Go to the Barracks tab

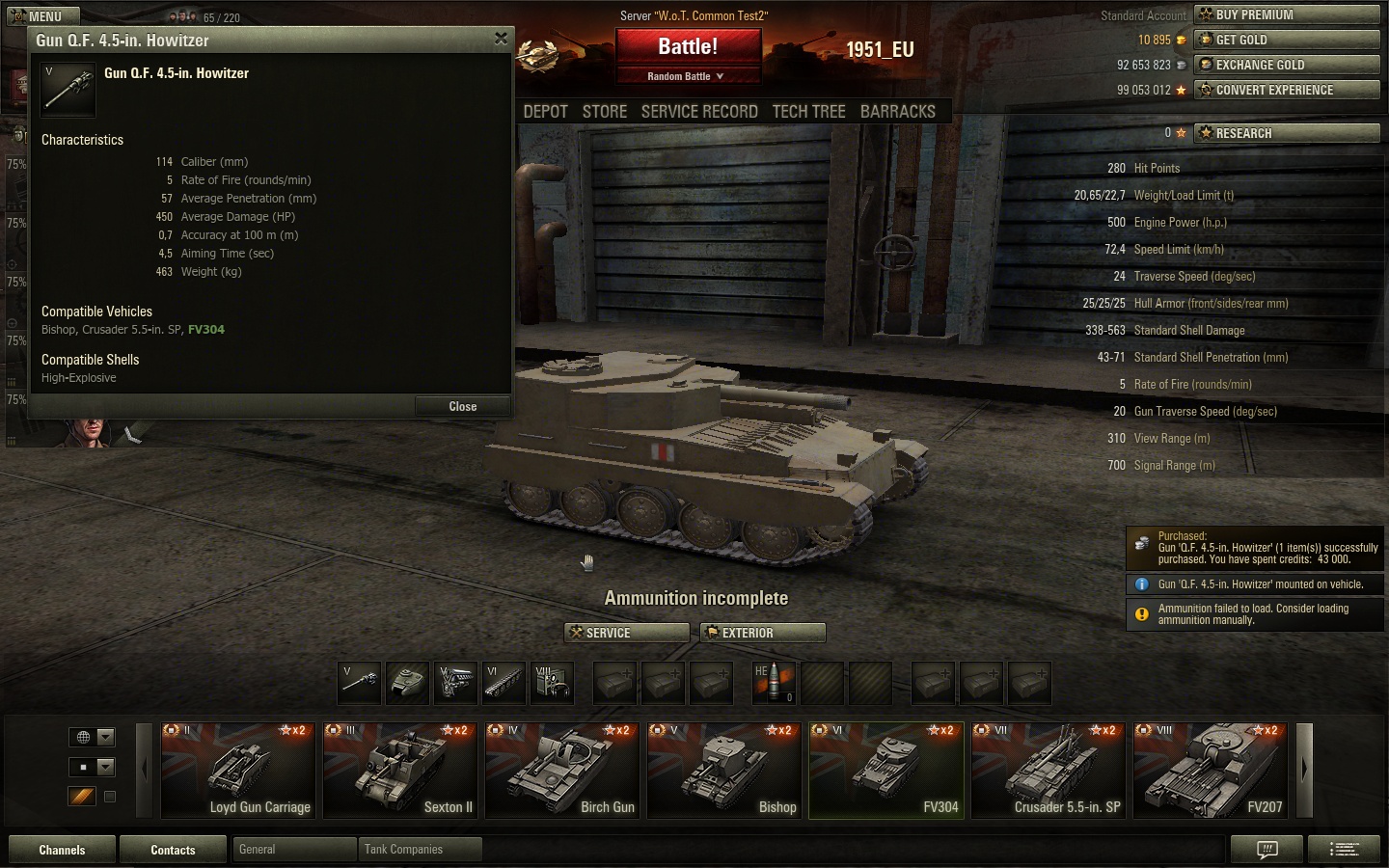897,112
